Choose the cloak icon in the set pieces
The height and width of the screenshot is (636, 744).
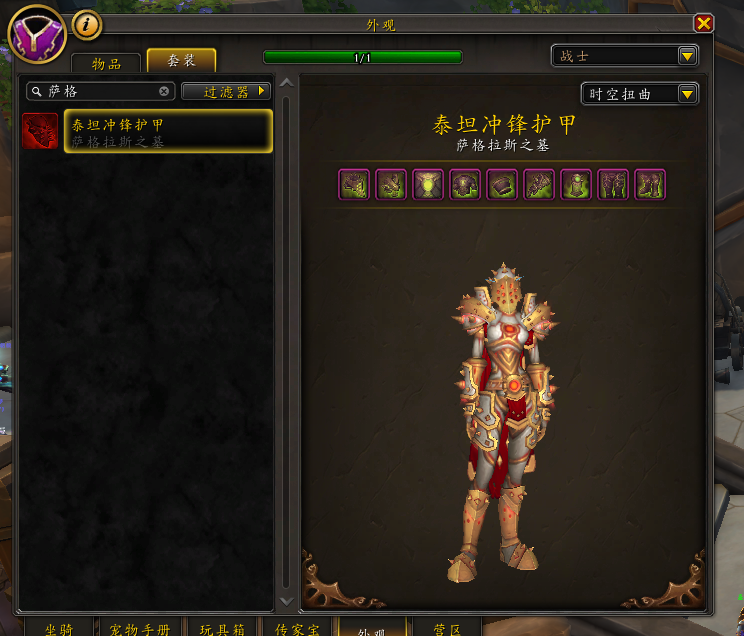[x=428, y=185]
